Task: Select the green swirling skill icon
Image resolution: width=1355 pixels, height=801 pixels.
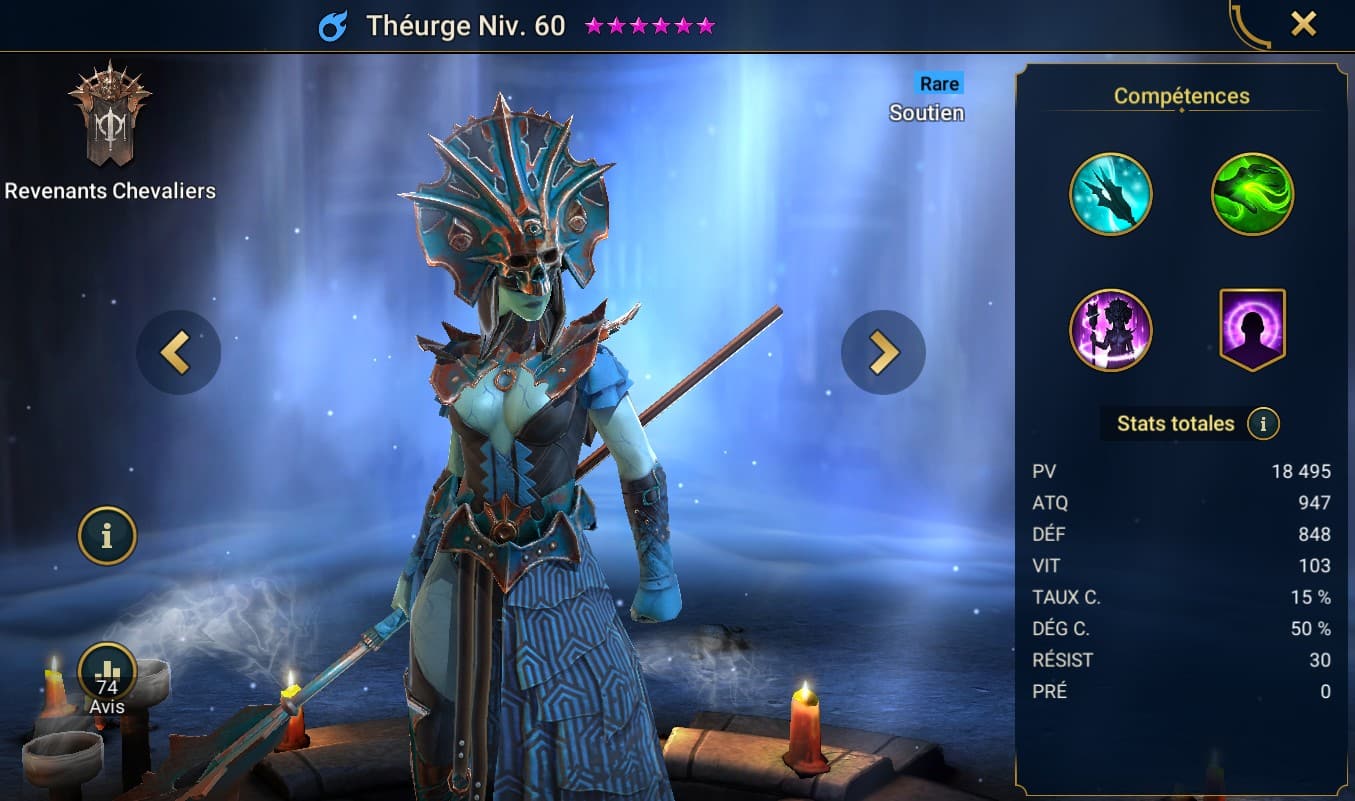Action: (1252, 194)
